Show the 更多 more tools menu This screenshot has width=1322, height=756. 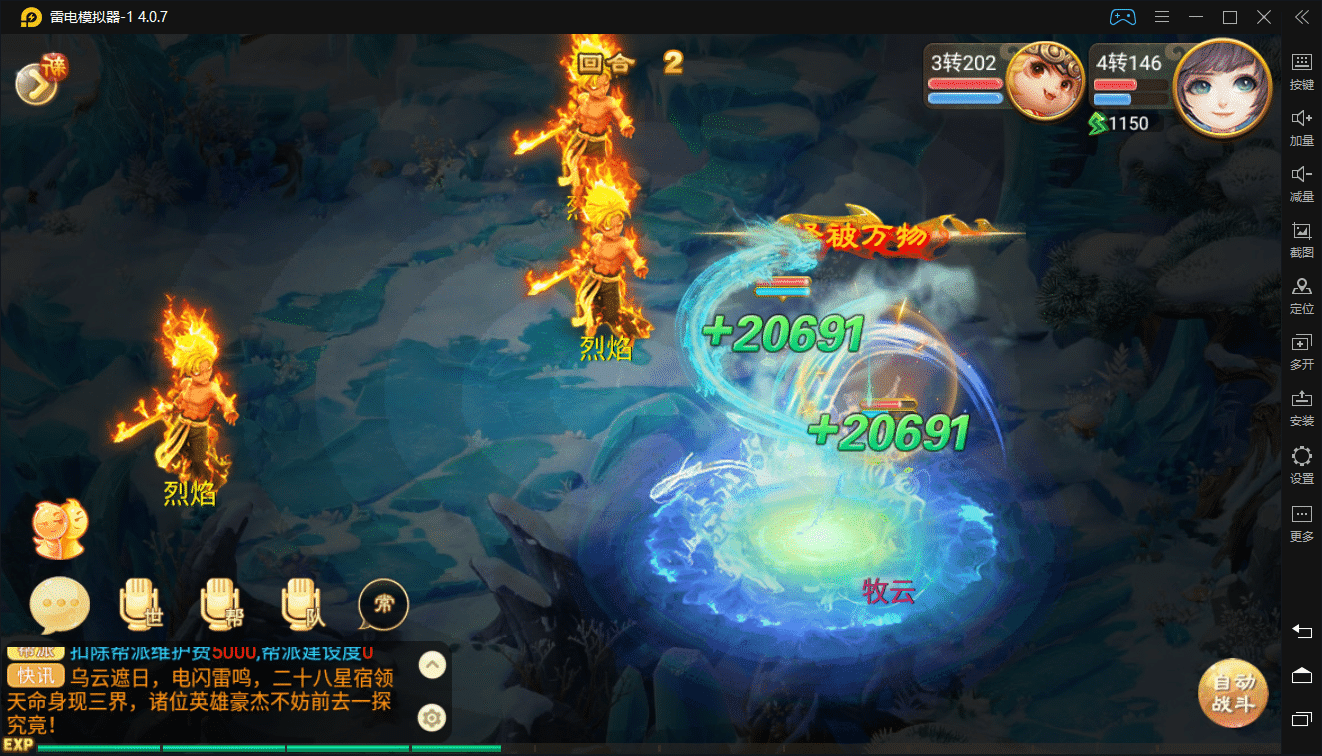tap(1301, 522)
